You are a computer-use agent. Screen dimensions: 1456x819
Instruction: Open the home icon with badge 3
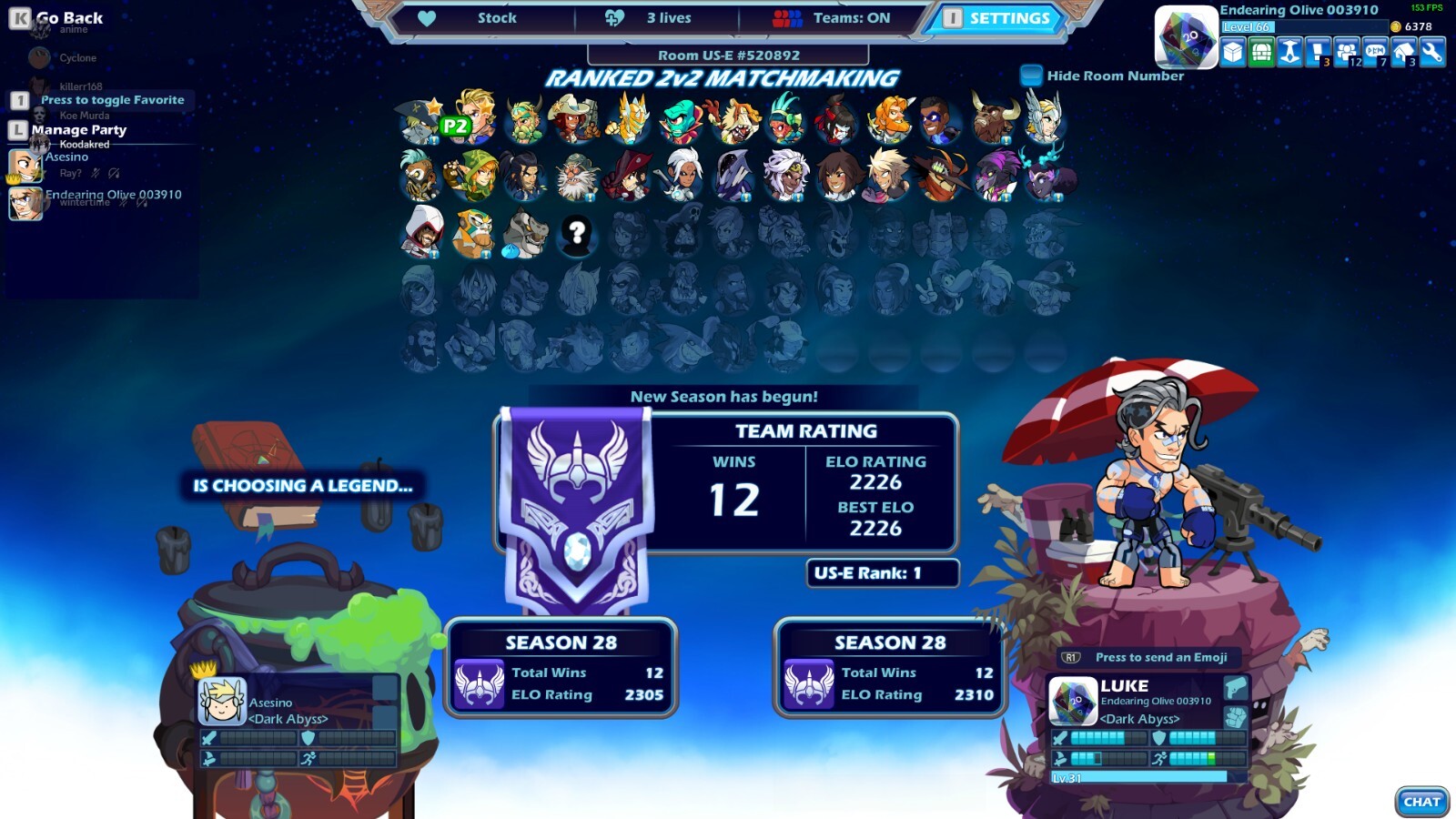1403,53
